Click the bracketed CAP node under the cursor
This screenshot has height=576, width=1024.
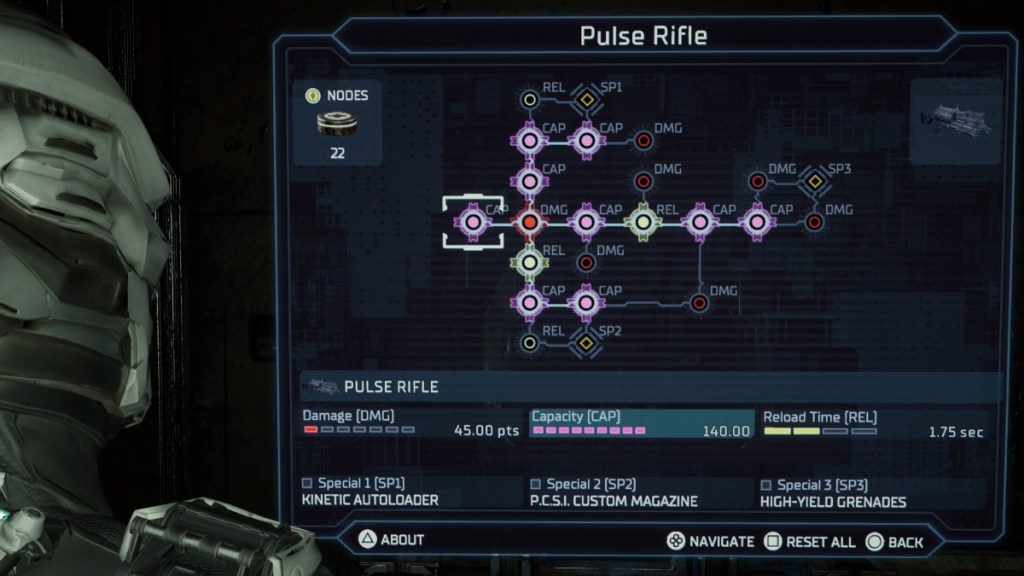point(472,221)
